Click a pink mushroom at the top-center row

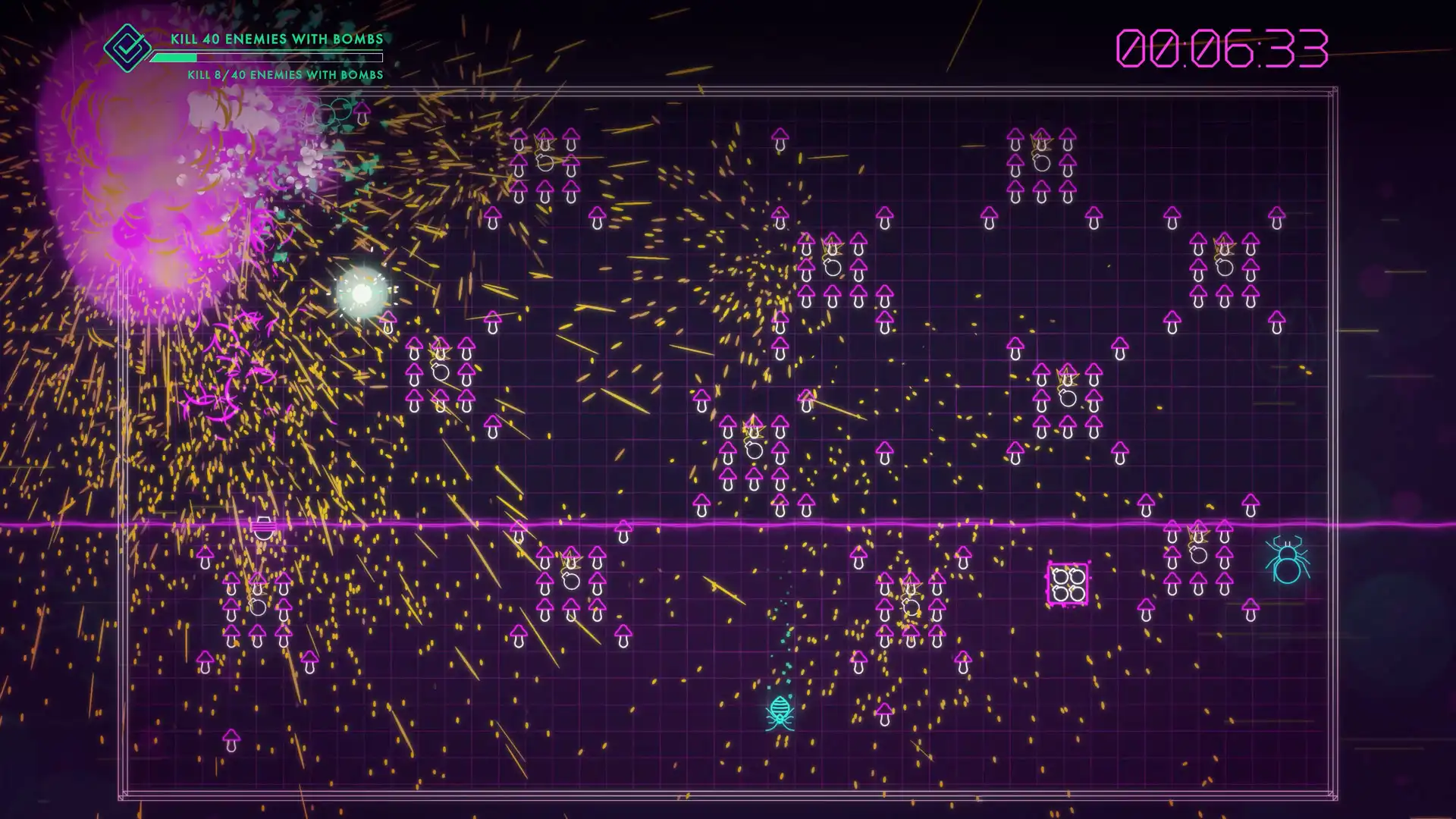click(780, 138)
